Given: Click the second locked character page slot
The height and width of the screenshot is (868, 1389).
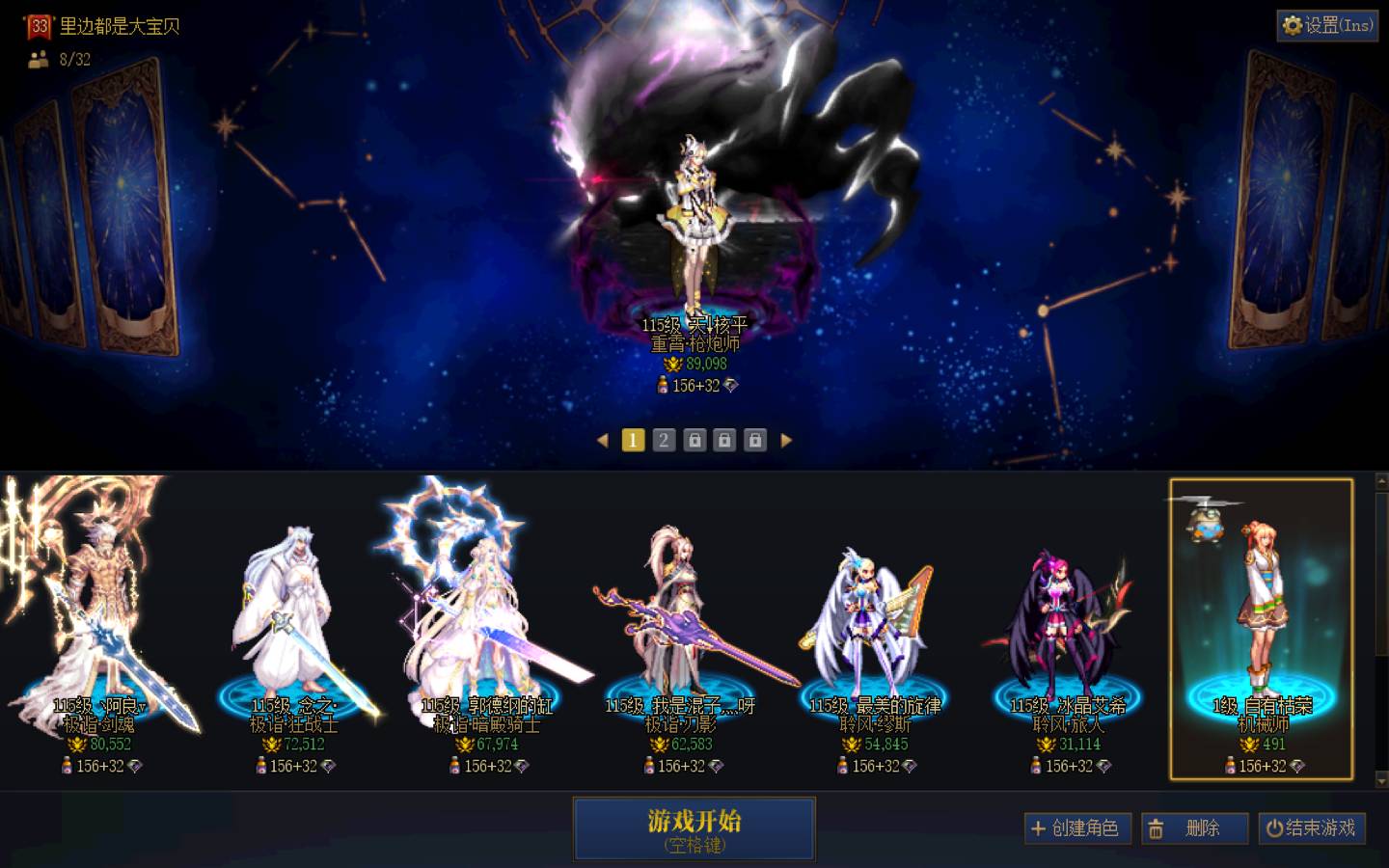Looking at the screenshot, I should [723, 440].
